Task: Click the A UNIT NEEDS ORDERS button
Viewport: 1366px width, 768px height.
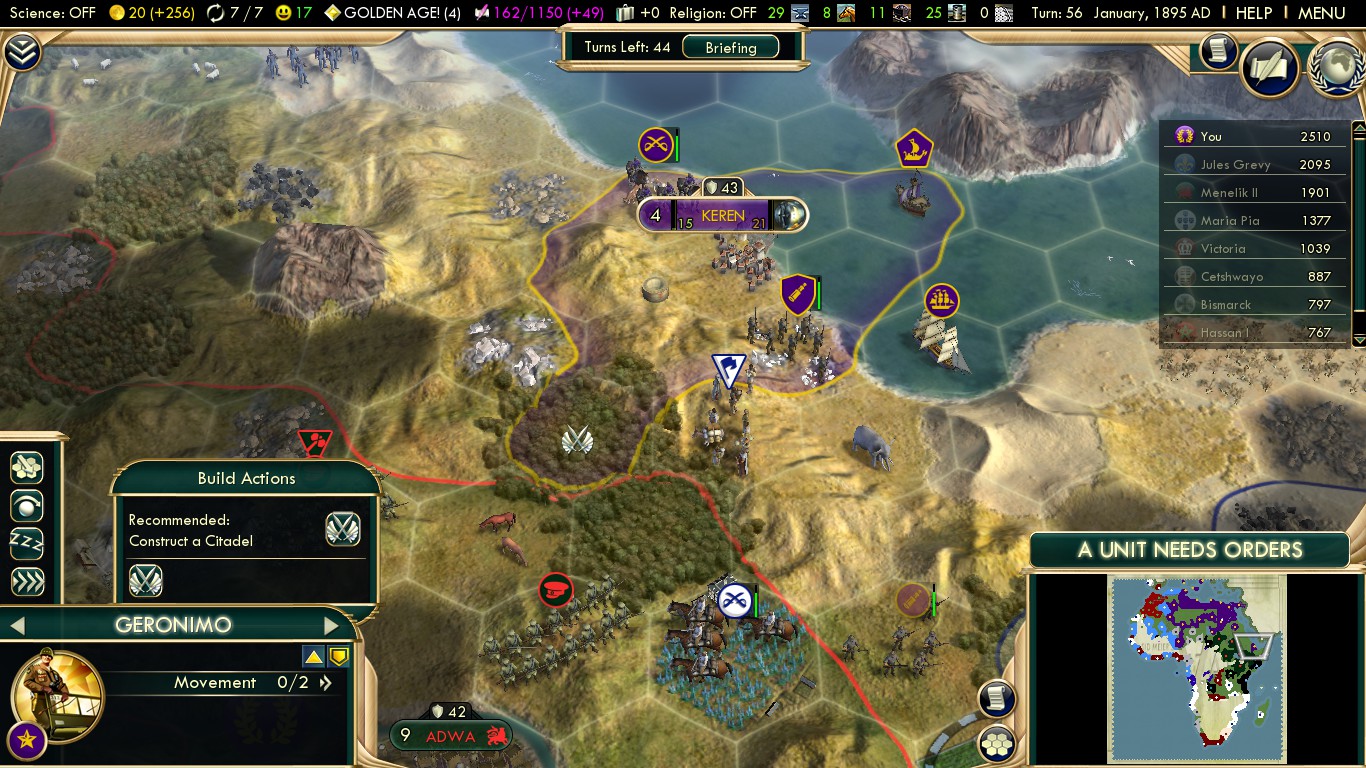Action: point(1189,549)
